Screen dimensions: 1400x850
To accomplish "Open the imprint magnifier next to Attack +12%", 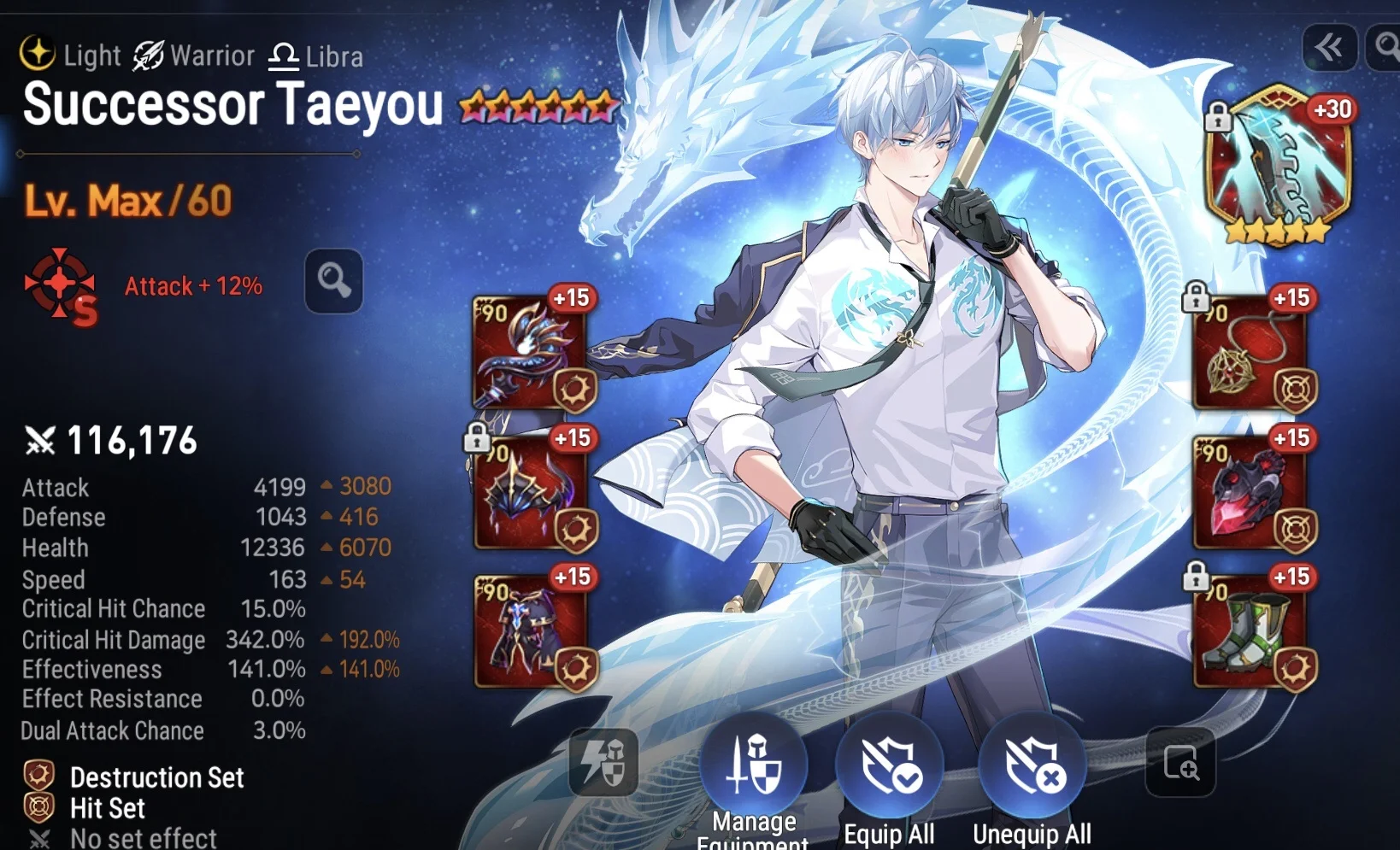I will point(334,280).
